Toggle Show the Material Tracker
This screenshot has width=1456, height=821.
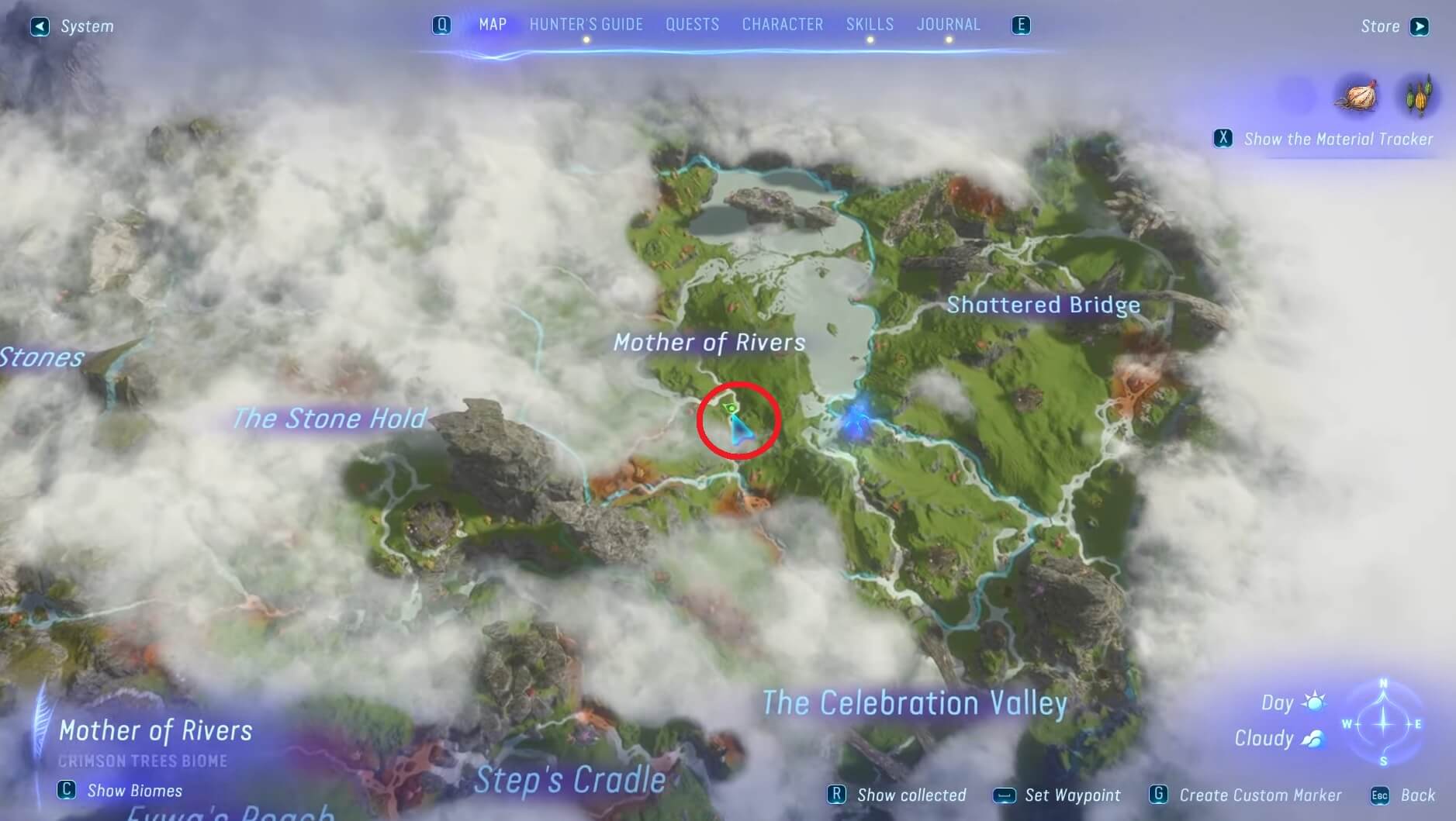coord(1224,139)
